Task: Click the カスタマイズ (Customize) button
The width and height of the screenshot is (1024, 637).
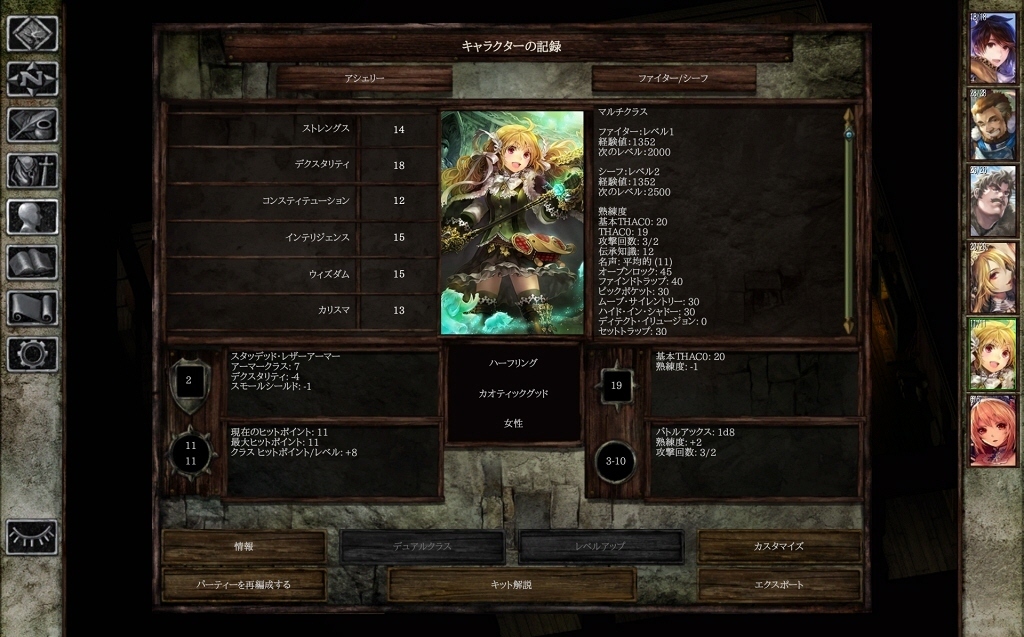Action: click(x=779, y=547)
